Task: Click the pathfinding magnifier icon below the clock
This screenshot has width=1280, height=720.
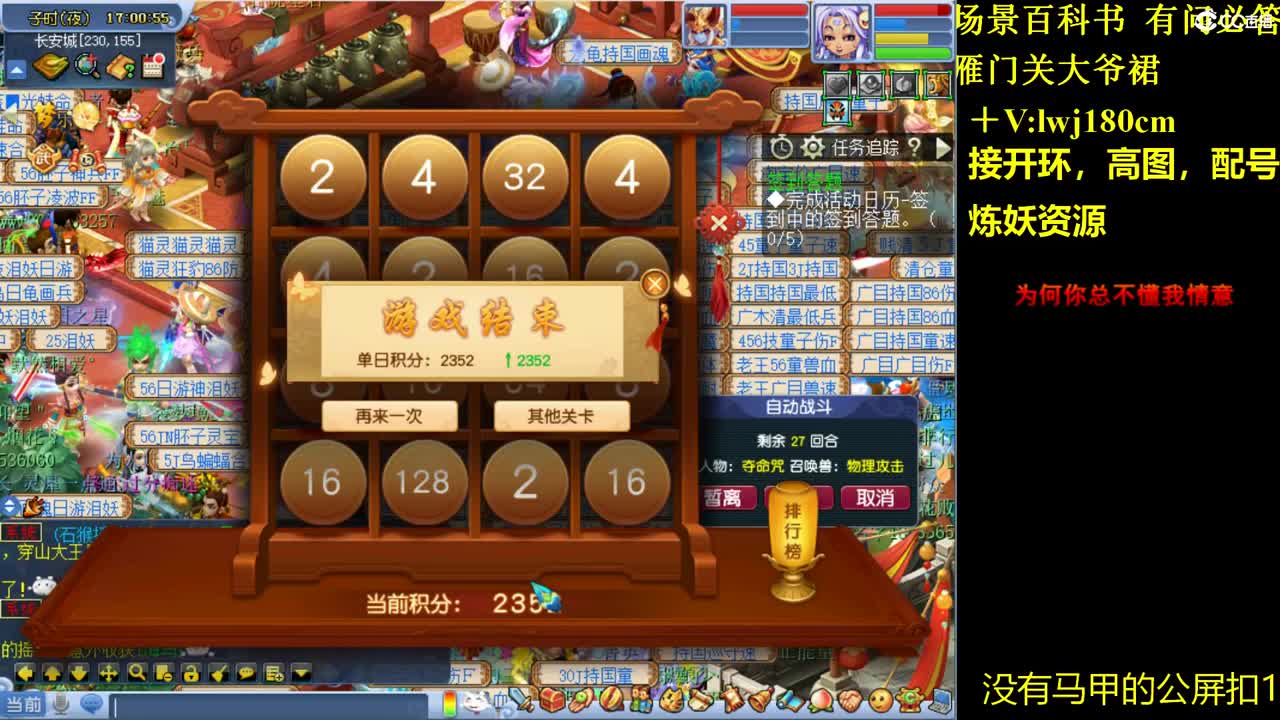Action: pos(86,68)
